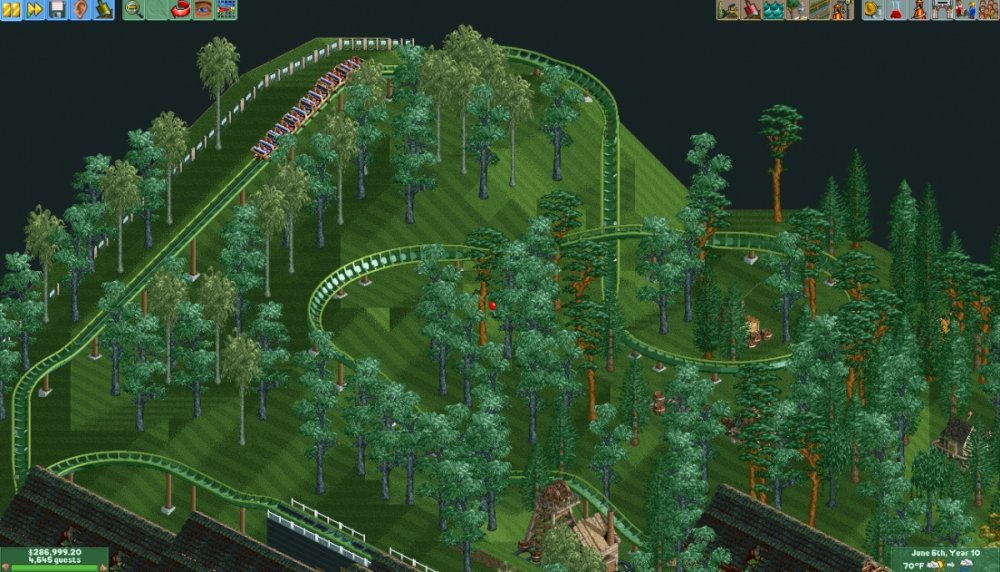This screenshot has width=1000, height=572.
Task: Choose the shovel land adjustment tool
Action: (x=750, y=10)
